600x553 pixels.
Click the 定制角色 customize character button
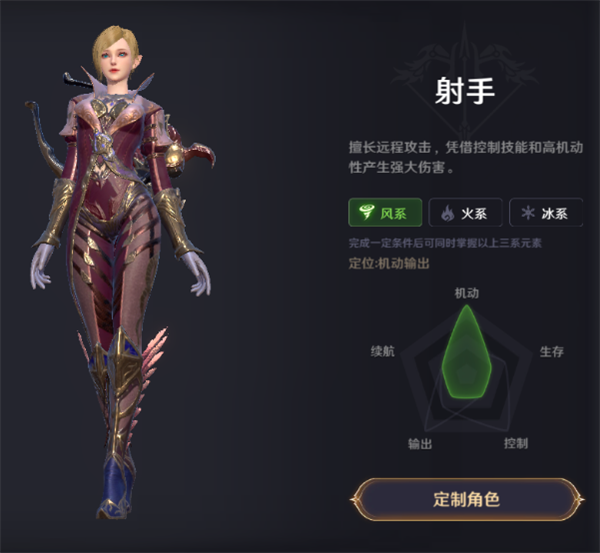point(466,499)
